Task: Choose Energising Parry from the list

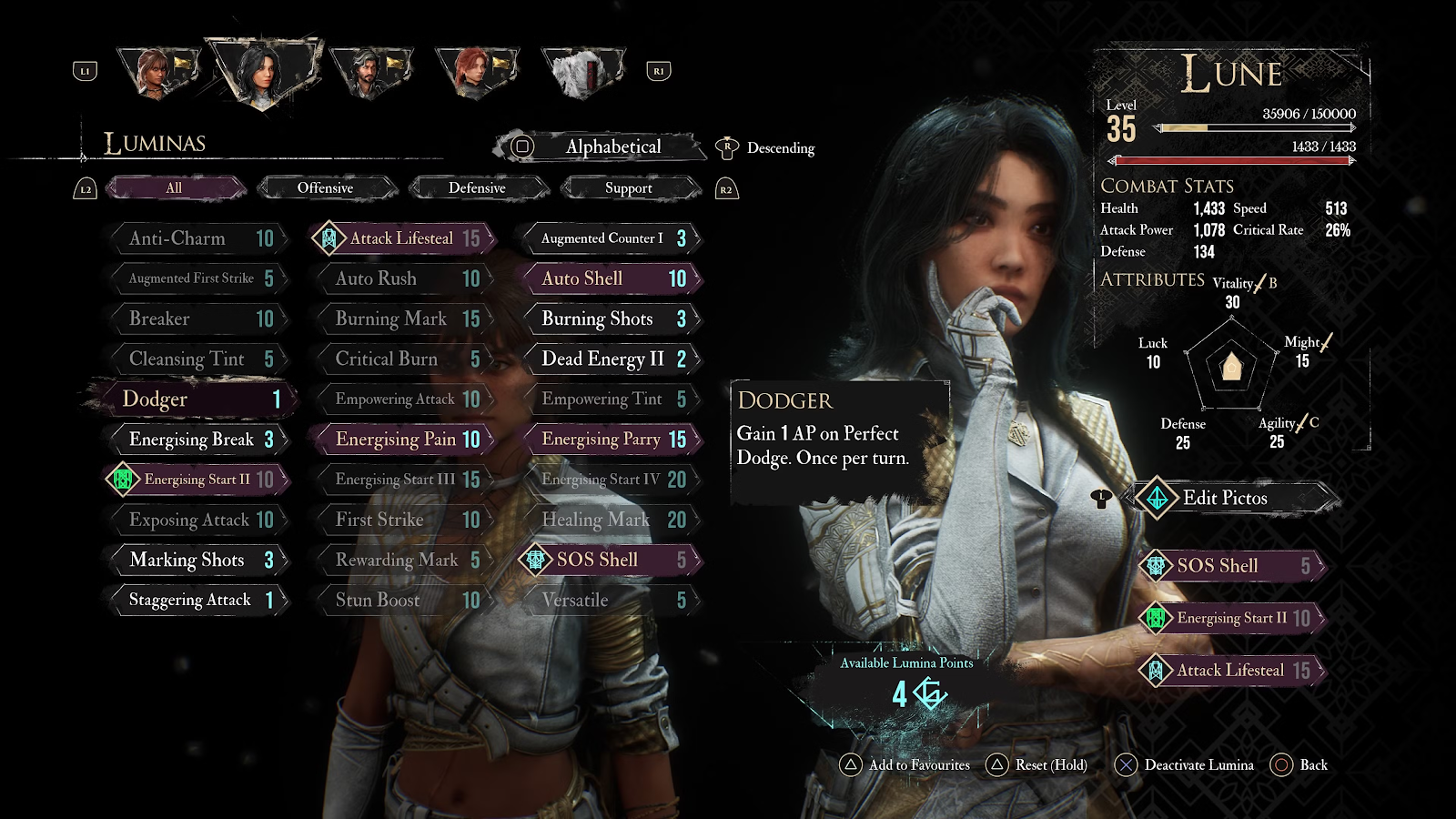Action: tap(611, 440)
